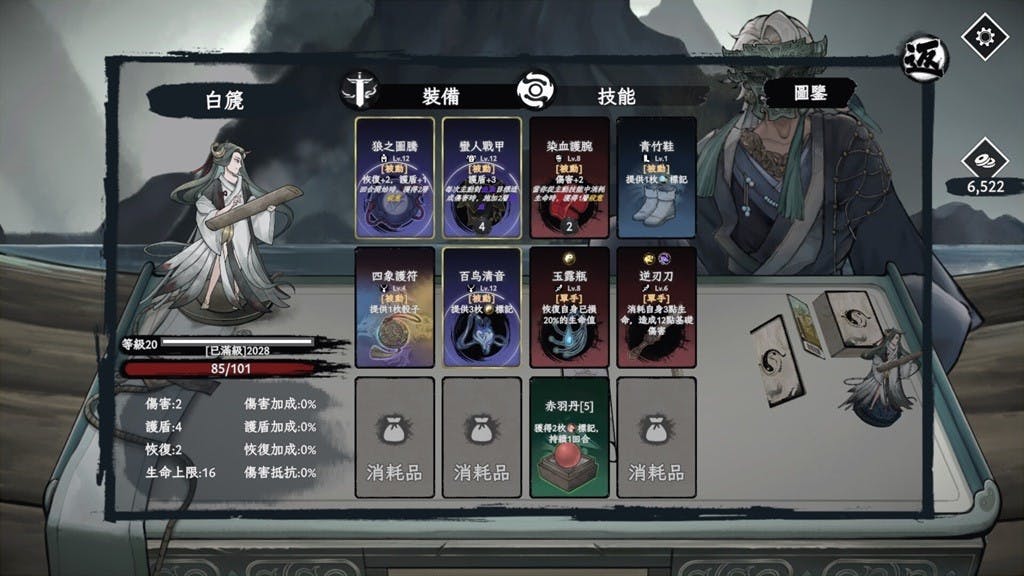Viewport: 1024px width, 576px height.
Task: Choose the 玉露瓶 bottle card
Action: click(x=569, y=308)
